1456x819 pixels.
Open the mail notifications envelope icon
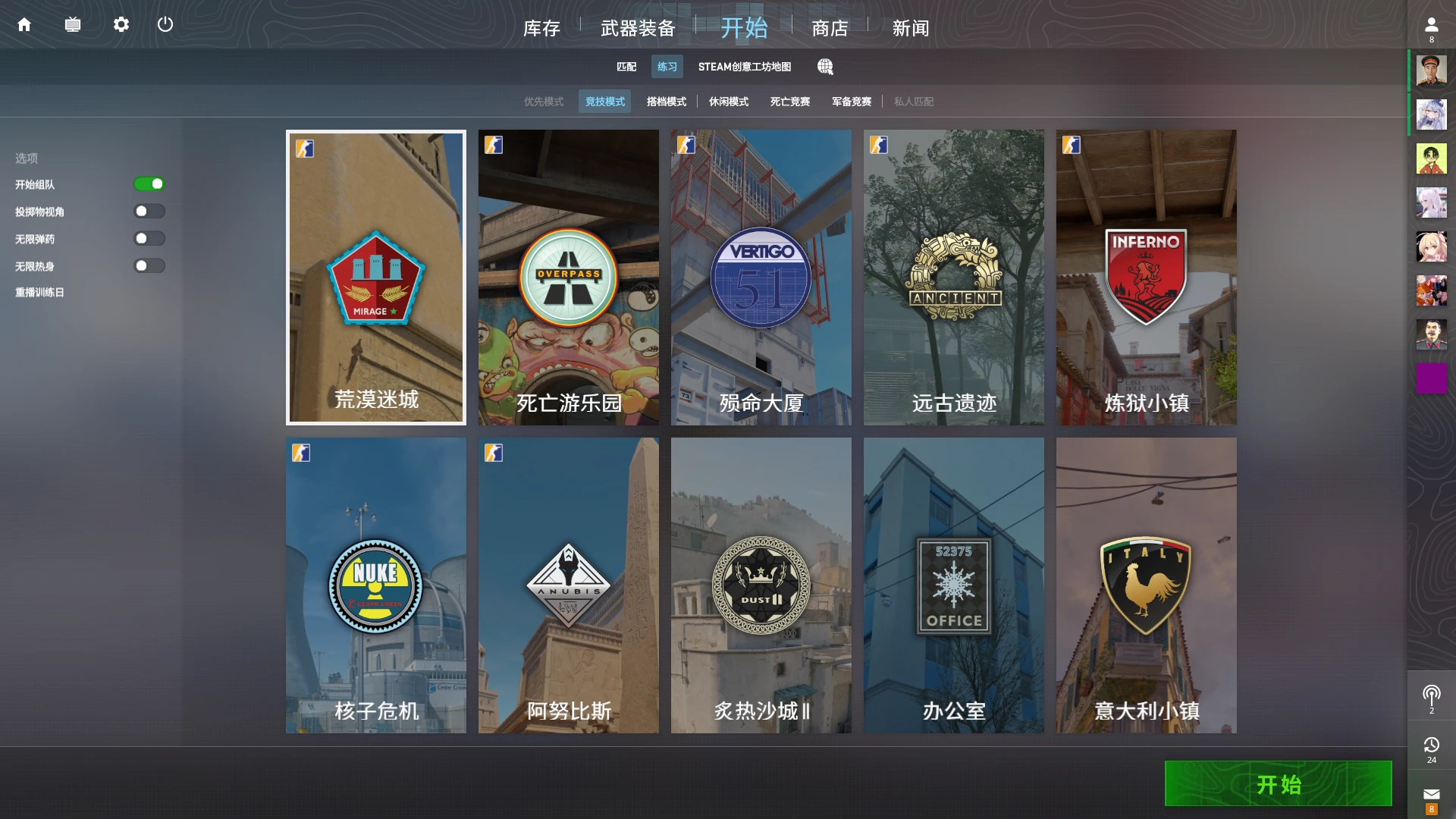point(1432,793)
